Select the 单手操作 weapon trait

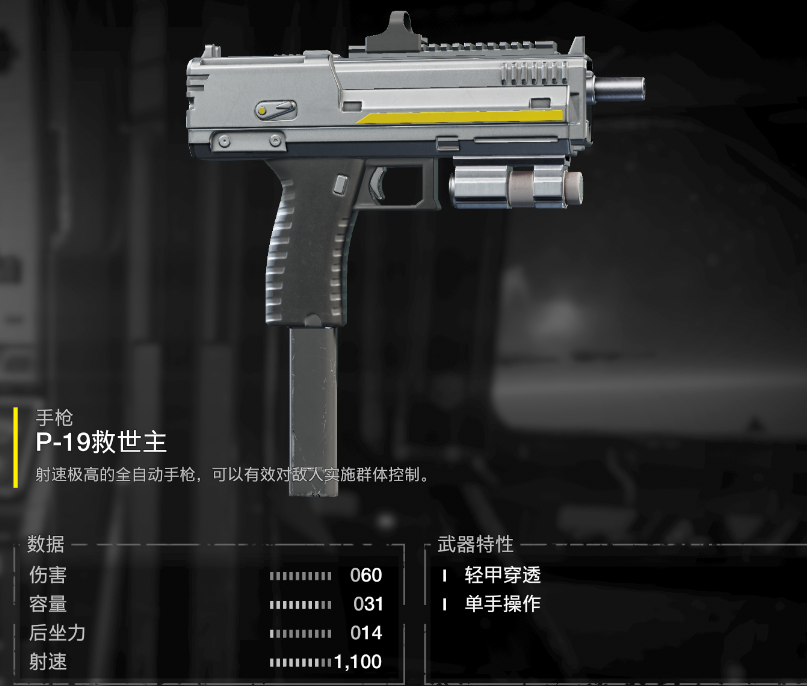[x=502, y=604]
